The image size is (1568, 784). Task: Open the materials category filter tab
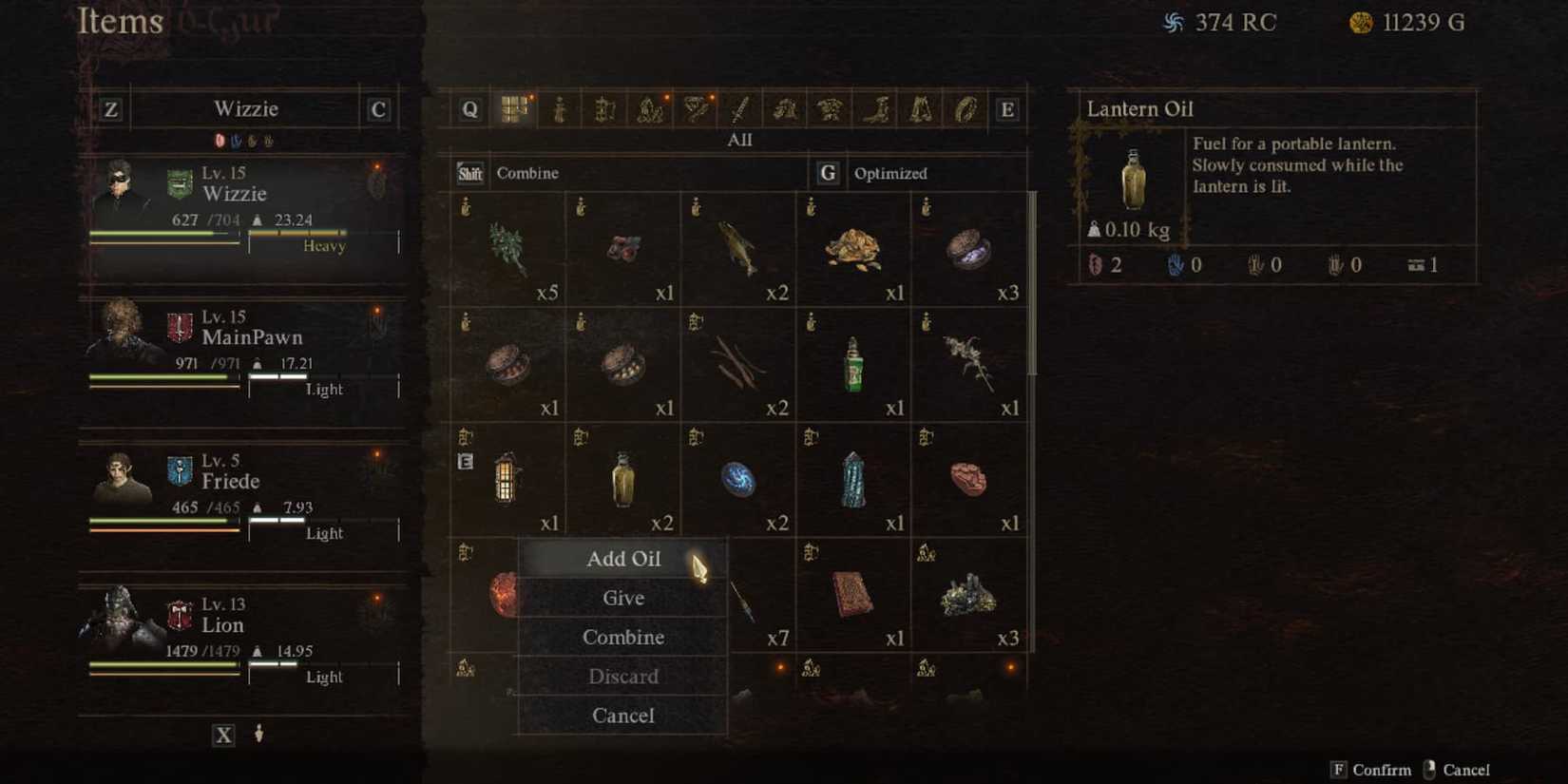tap(649, 109)
